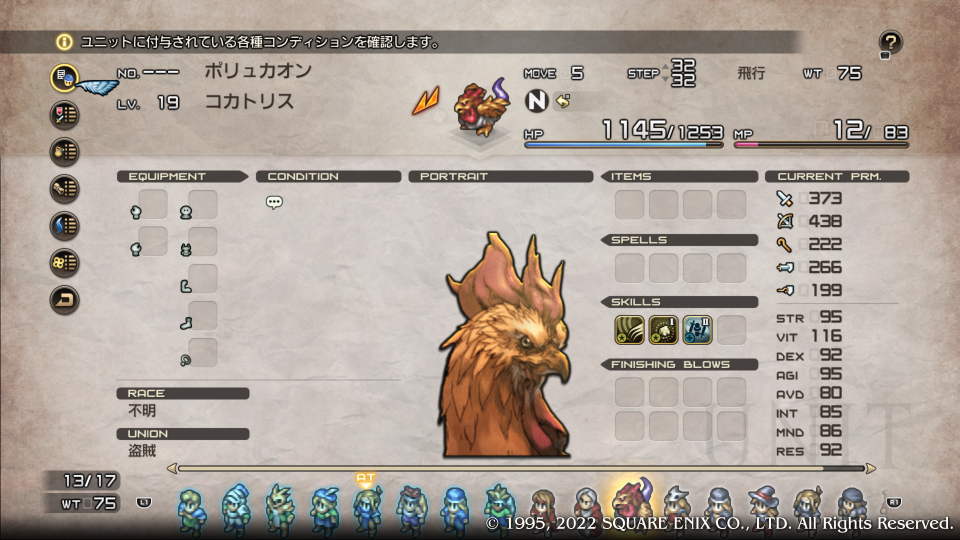Show the tab with yellow clover icon
Screen dimensions: 960x540
[65, 262]
